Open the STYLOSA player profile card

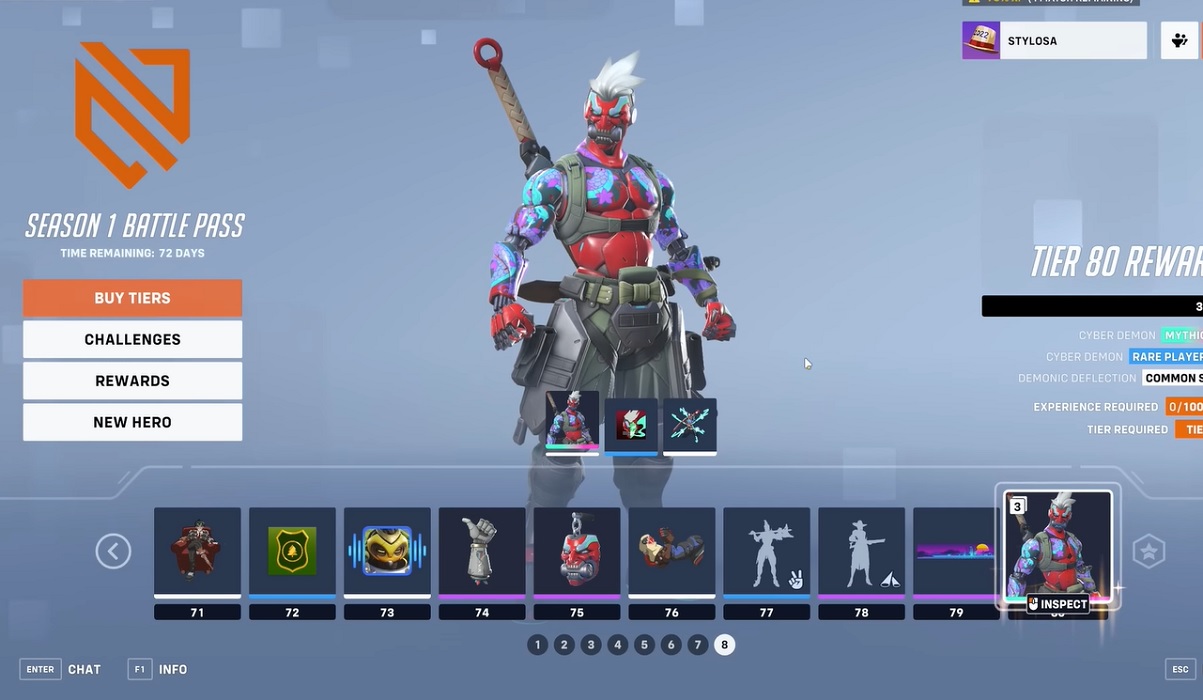[x=1054, y=41]
